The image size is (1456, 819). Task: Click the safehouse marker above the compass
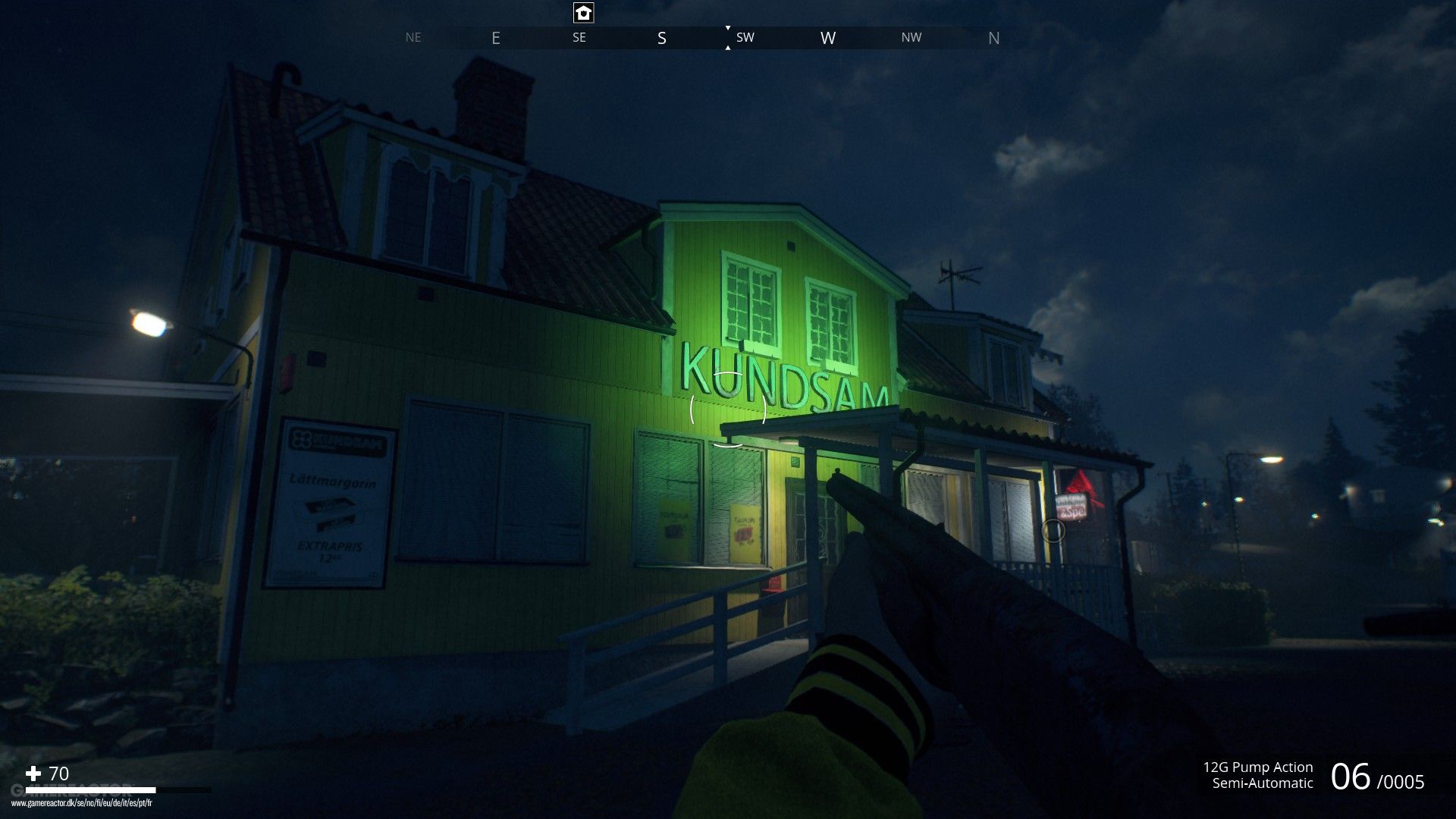click(583, 13)
